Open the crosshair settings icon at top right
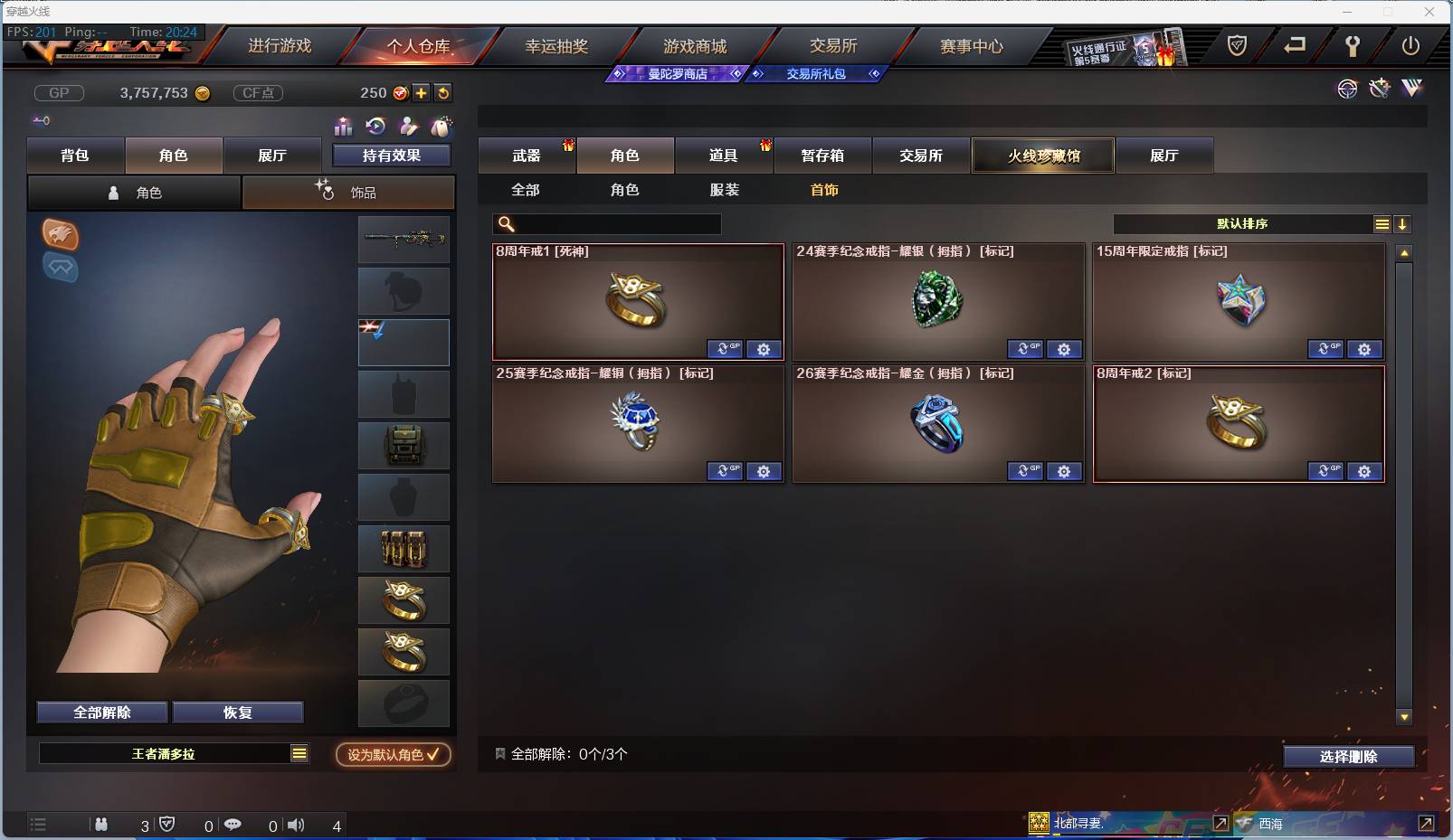 (1348, 89)
